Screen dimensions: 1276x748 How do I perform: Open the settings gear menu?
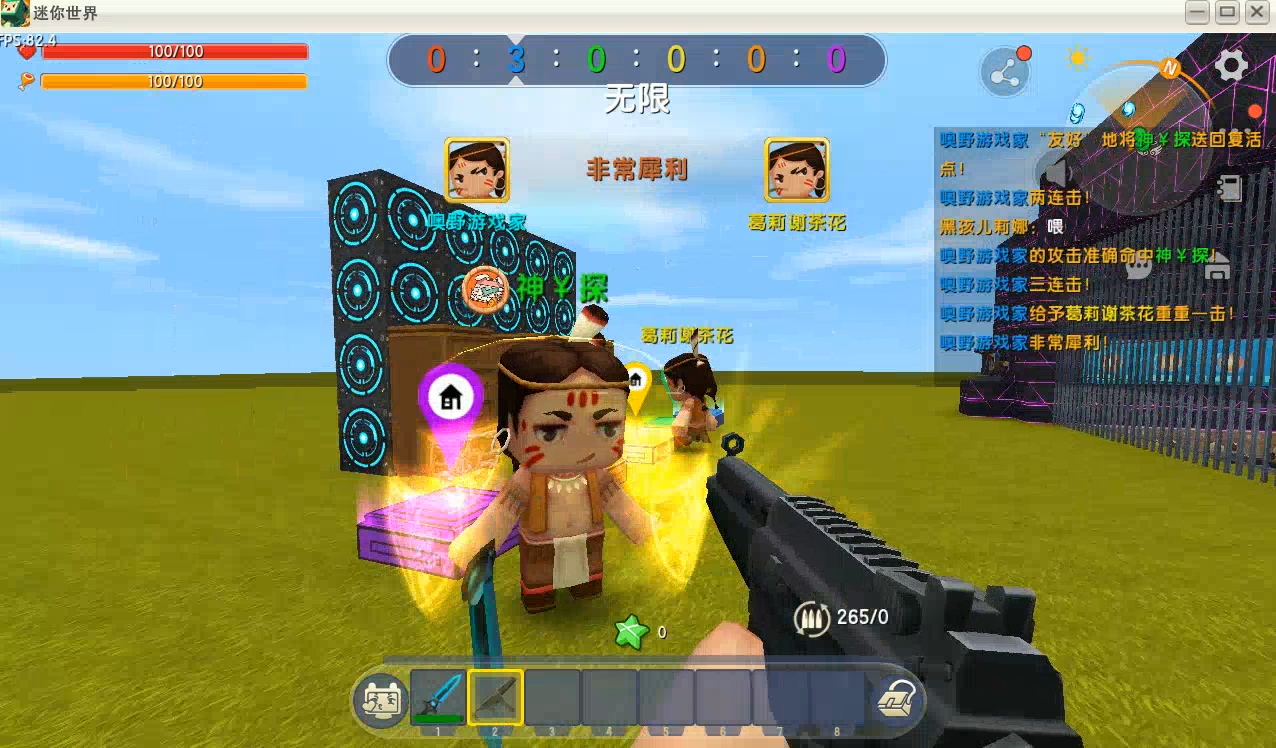pyautogui.click(x=1231, y=65)
